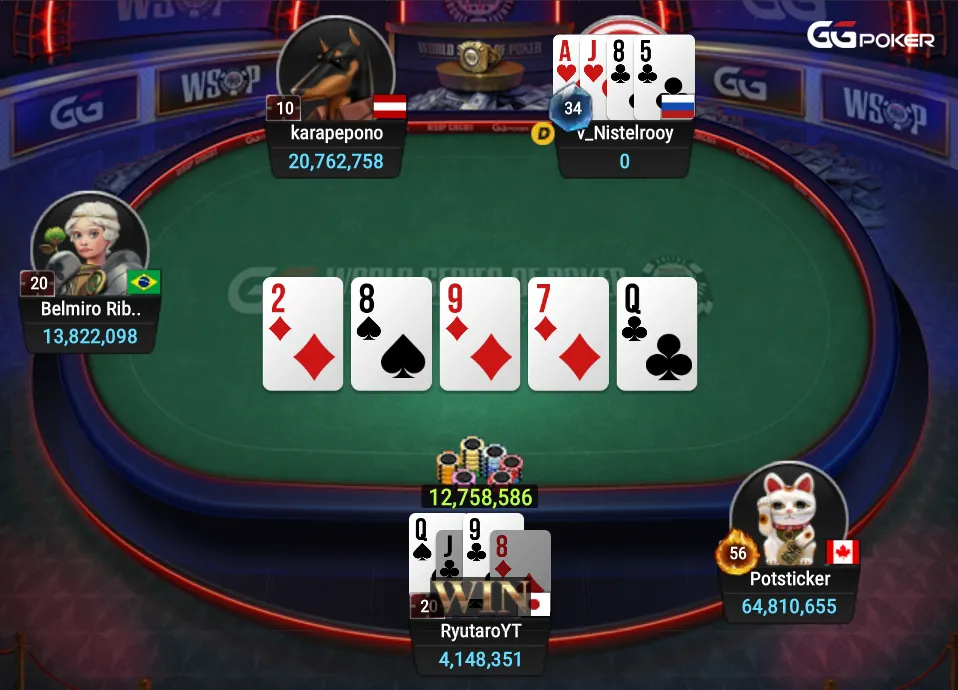
Task: Select the RyutaroYT name plate
Action: pyautogui.click(x=481, y=631)
